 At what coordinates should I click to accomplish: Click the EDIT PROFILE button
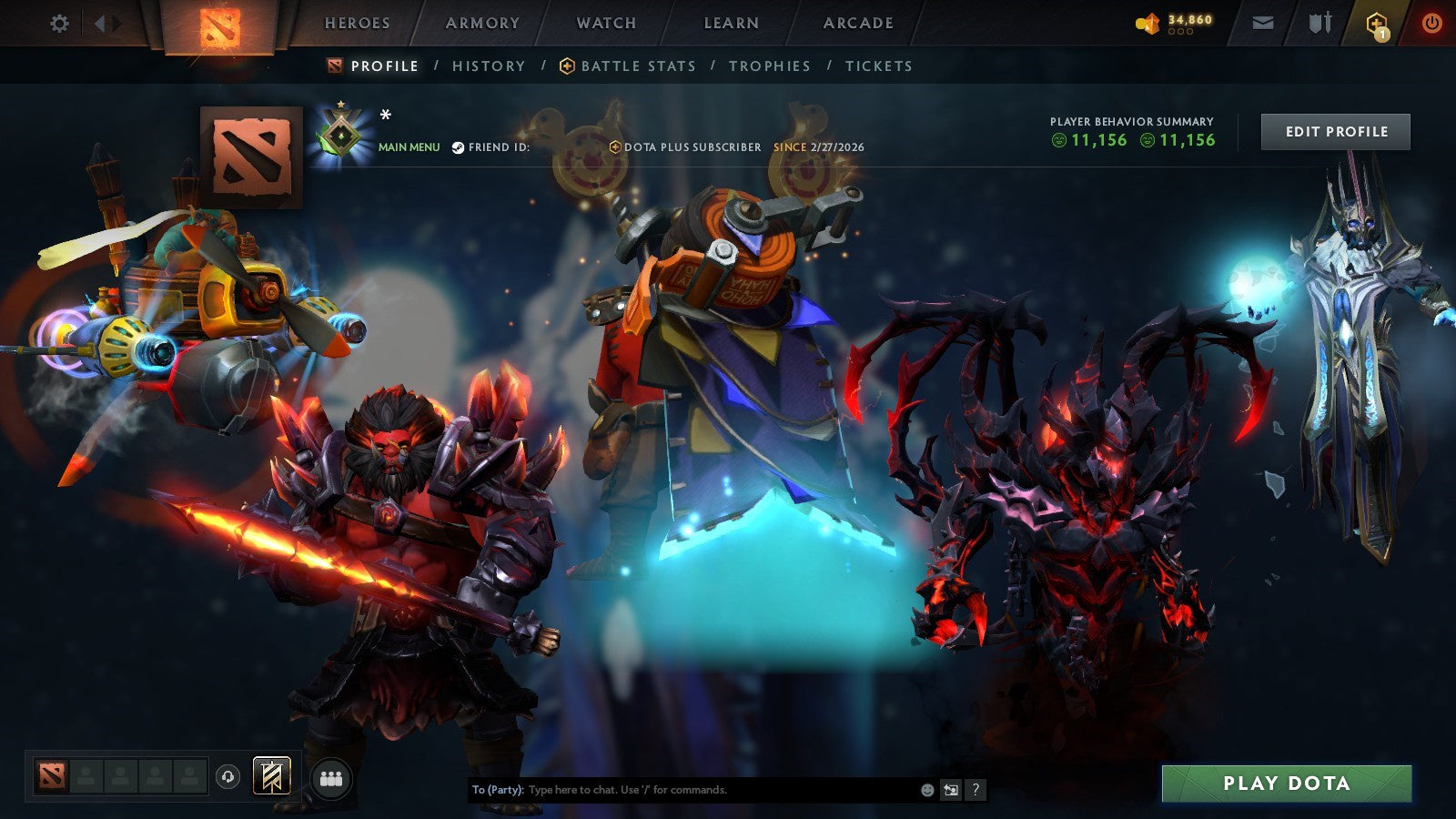point(1337,131)
